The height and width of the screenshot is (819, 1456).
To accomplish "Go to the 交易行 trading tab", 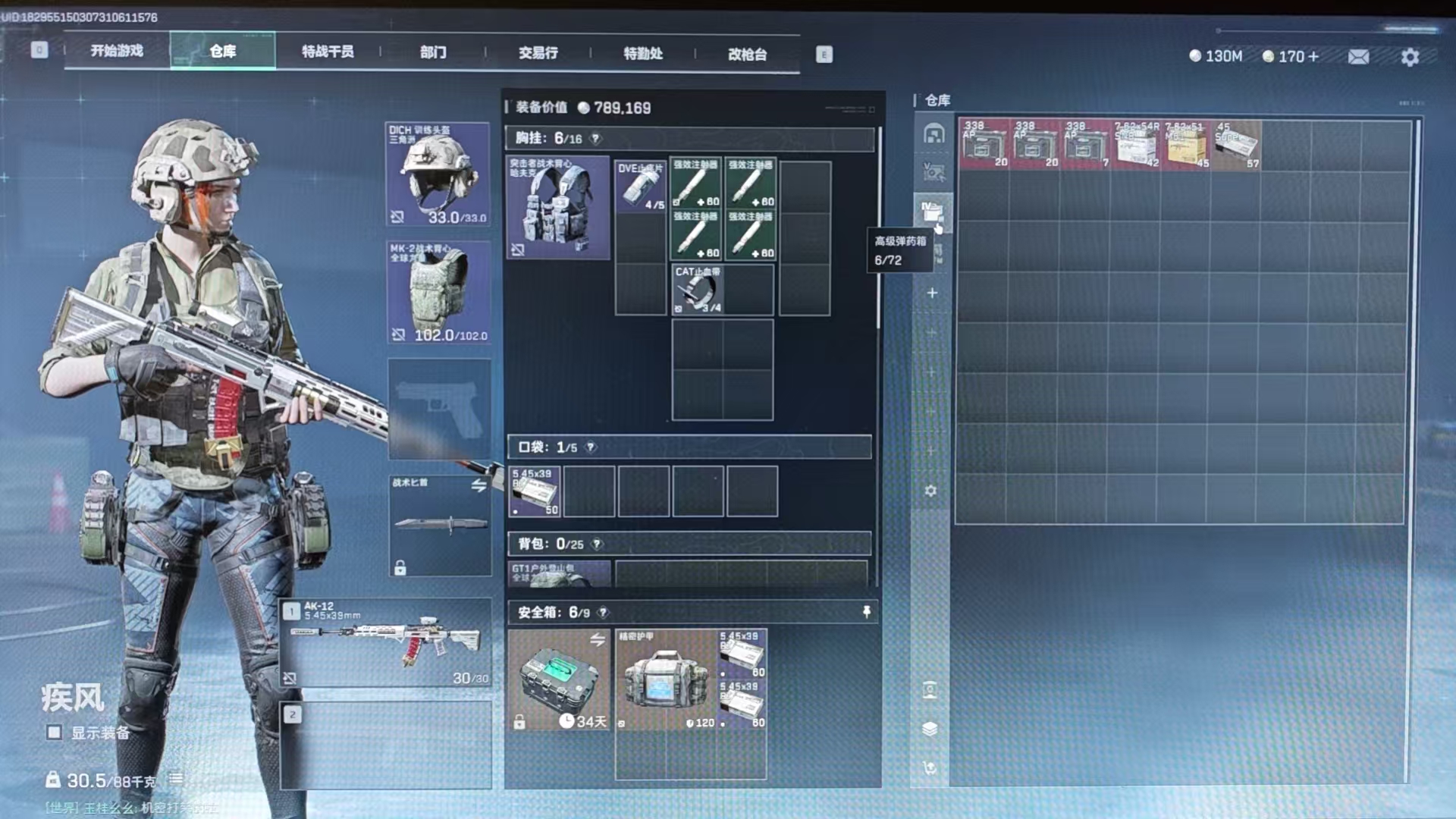I will [538, 53].
